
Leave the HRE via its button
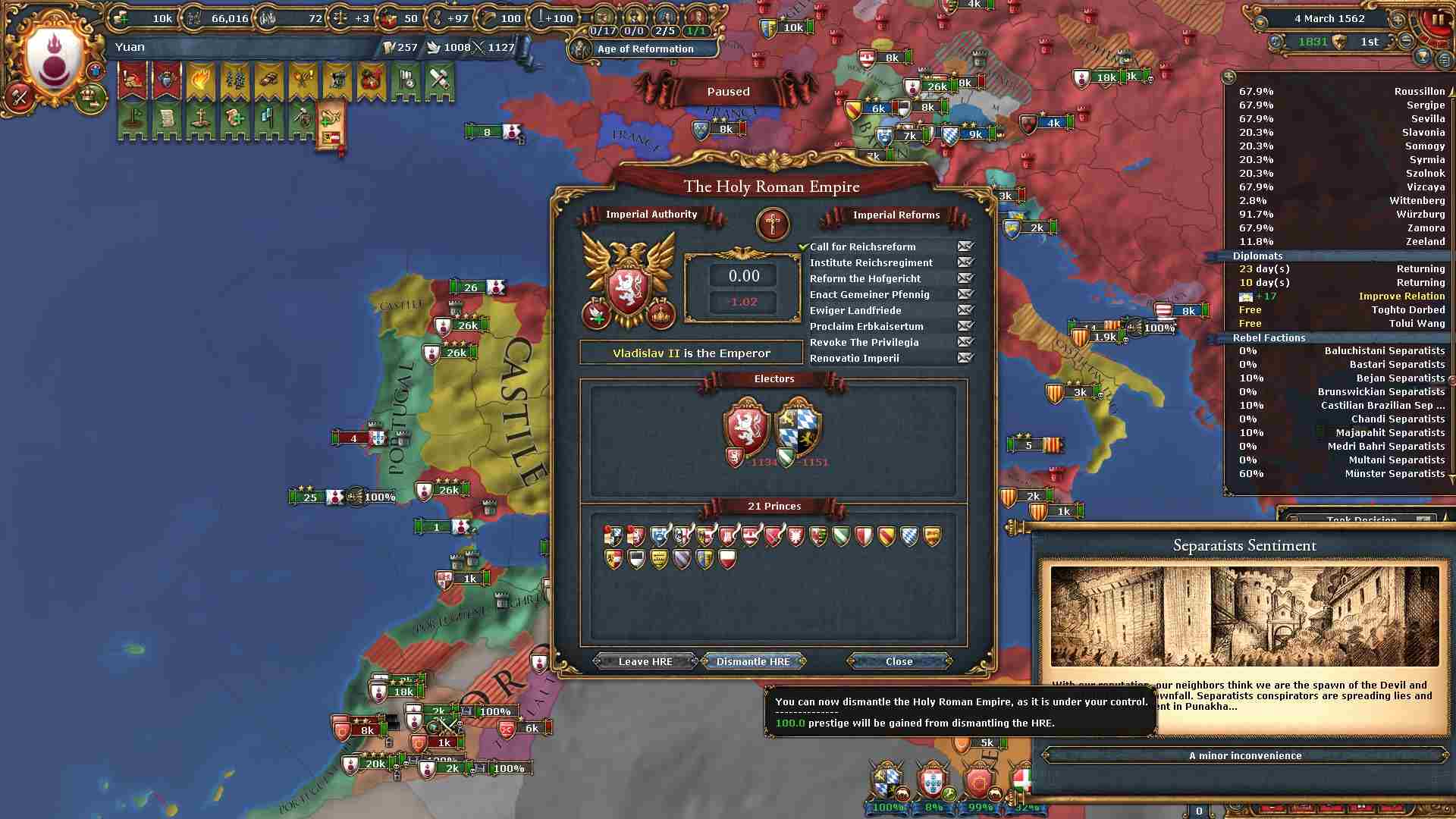coord(645,661)
